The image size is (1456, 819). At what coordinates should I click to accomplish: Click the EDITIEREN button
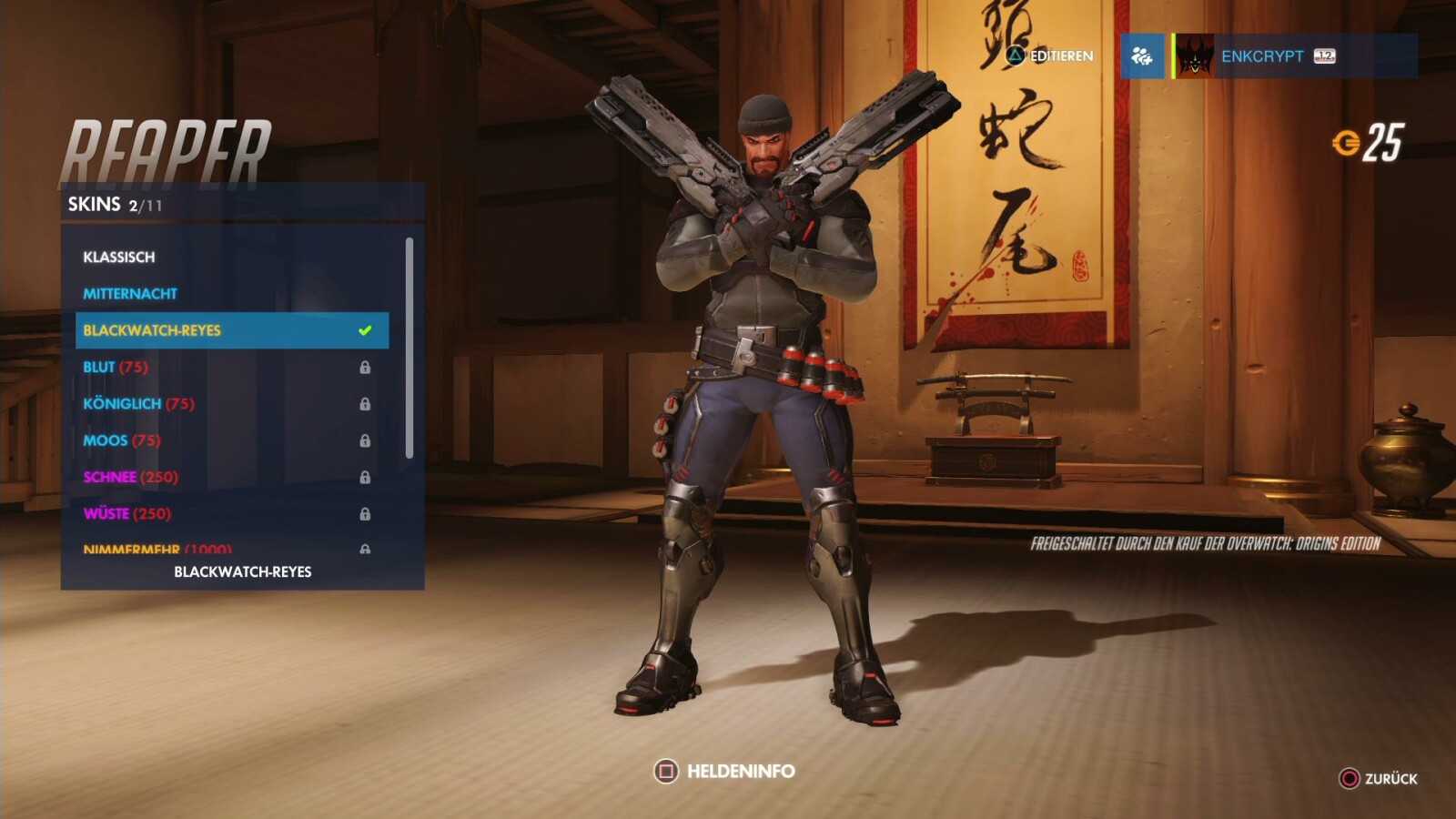[1046, 56]
